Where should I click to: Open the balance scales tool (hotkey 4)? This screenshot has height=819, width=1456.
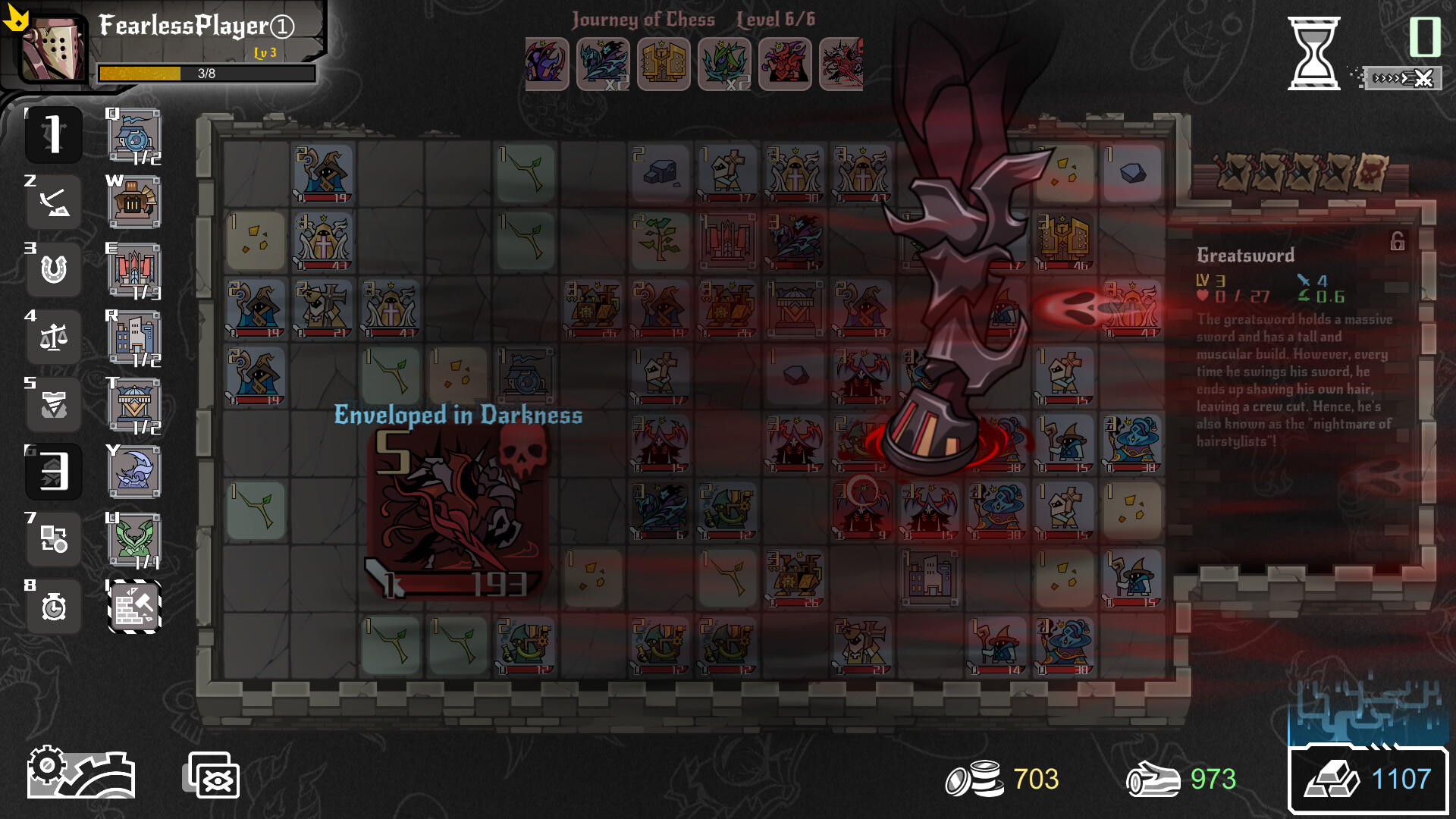(x=53, y=337)
